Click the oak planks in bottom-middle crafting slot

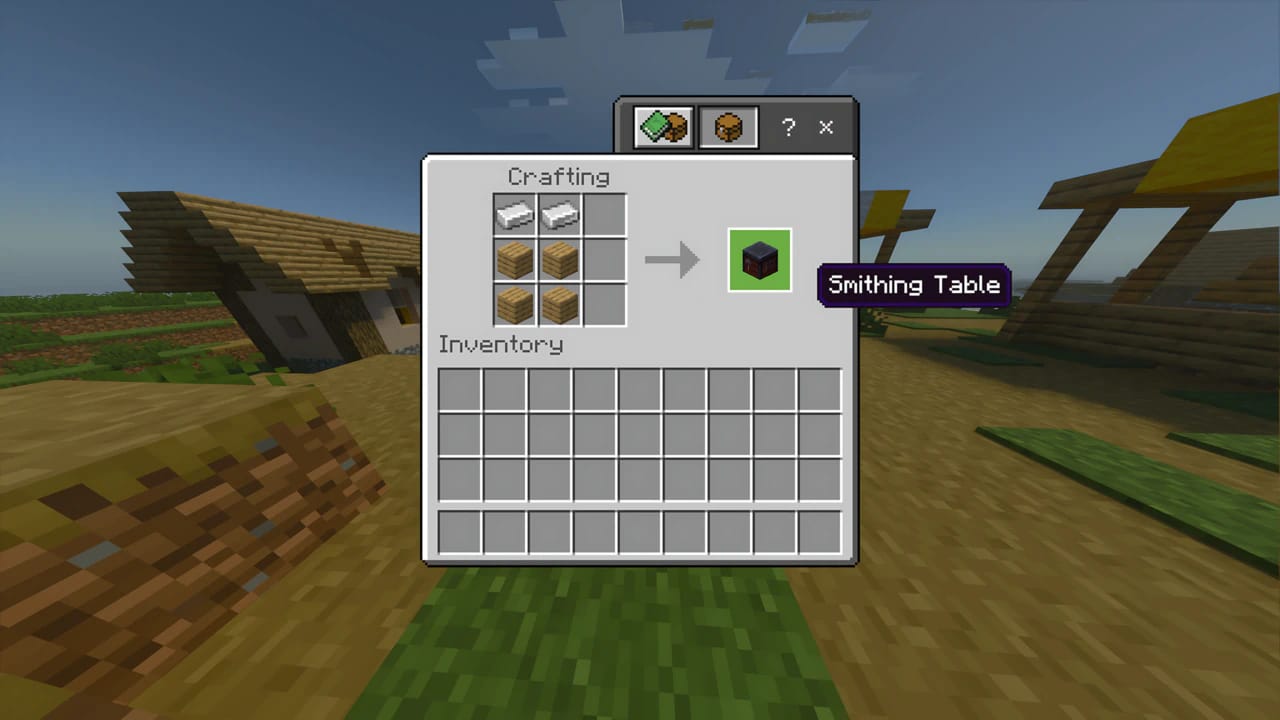tap(559, 305)
